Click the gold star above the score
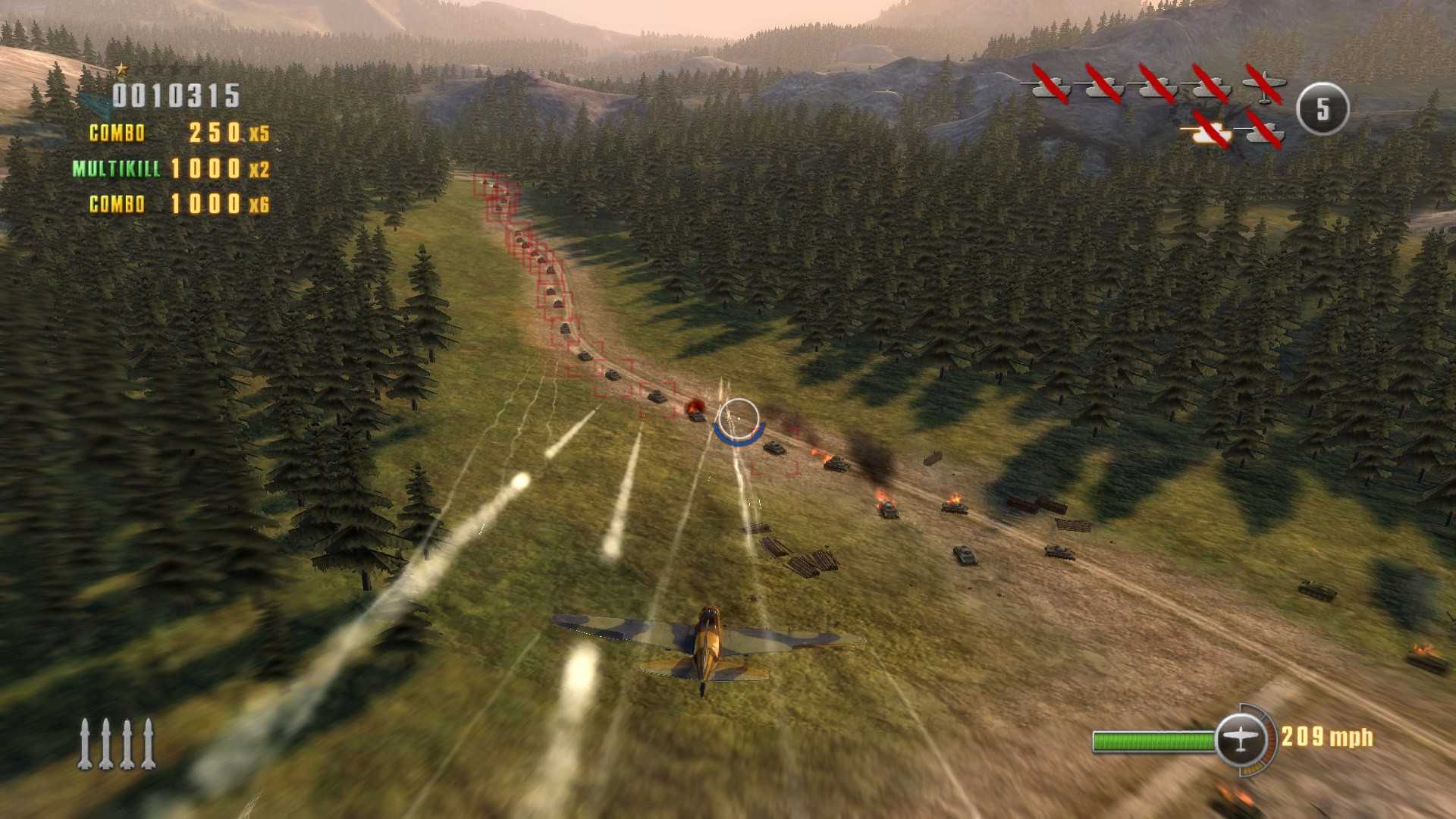The height and width of the screenshot is (819, 1456). 121,70
